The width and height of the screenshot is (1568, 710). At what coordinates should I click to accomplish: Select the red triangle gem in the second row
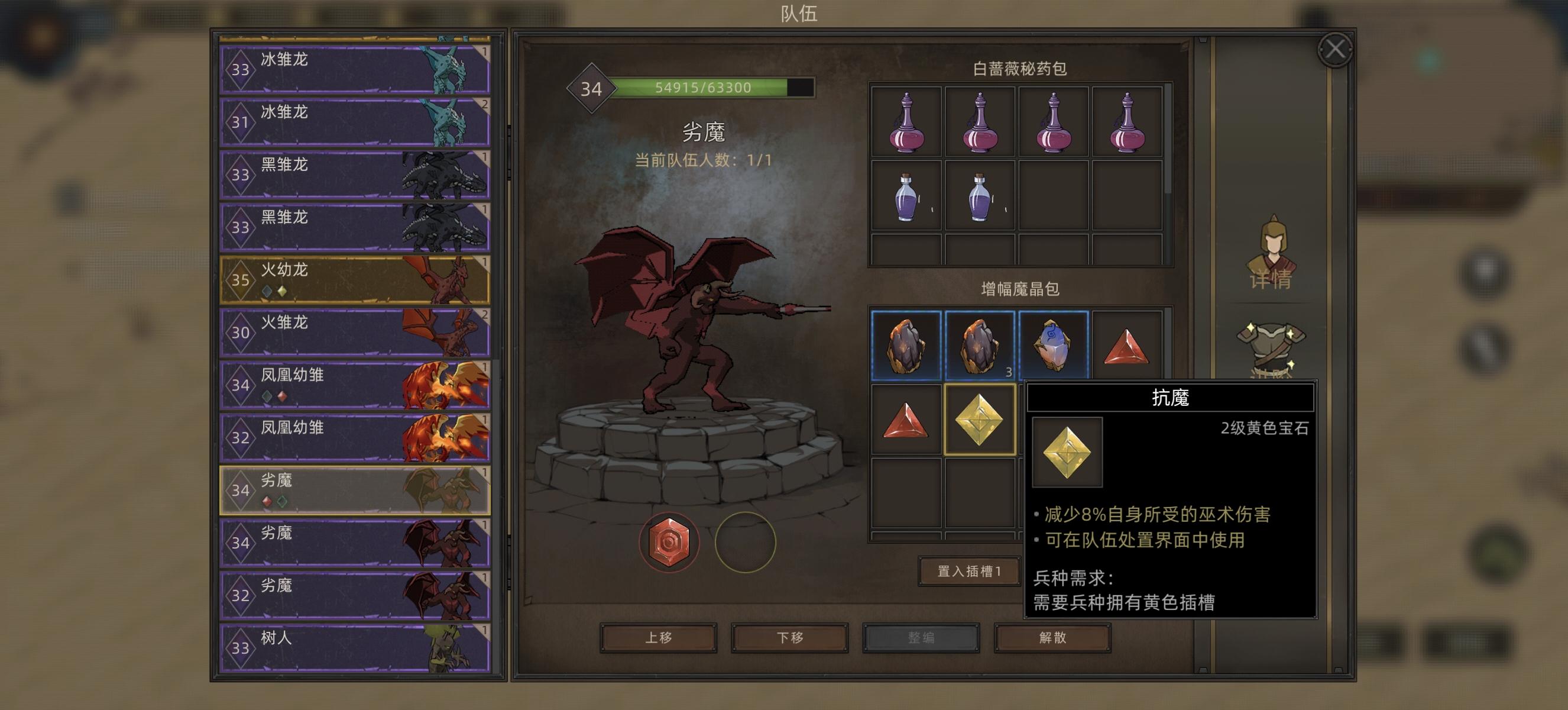[905, 421]
